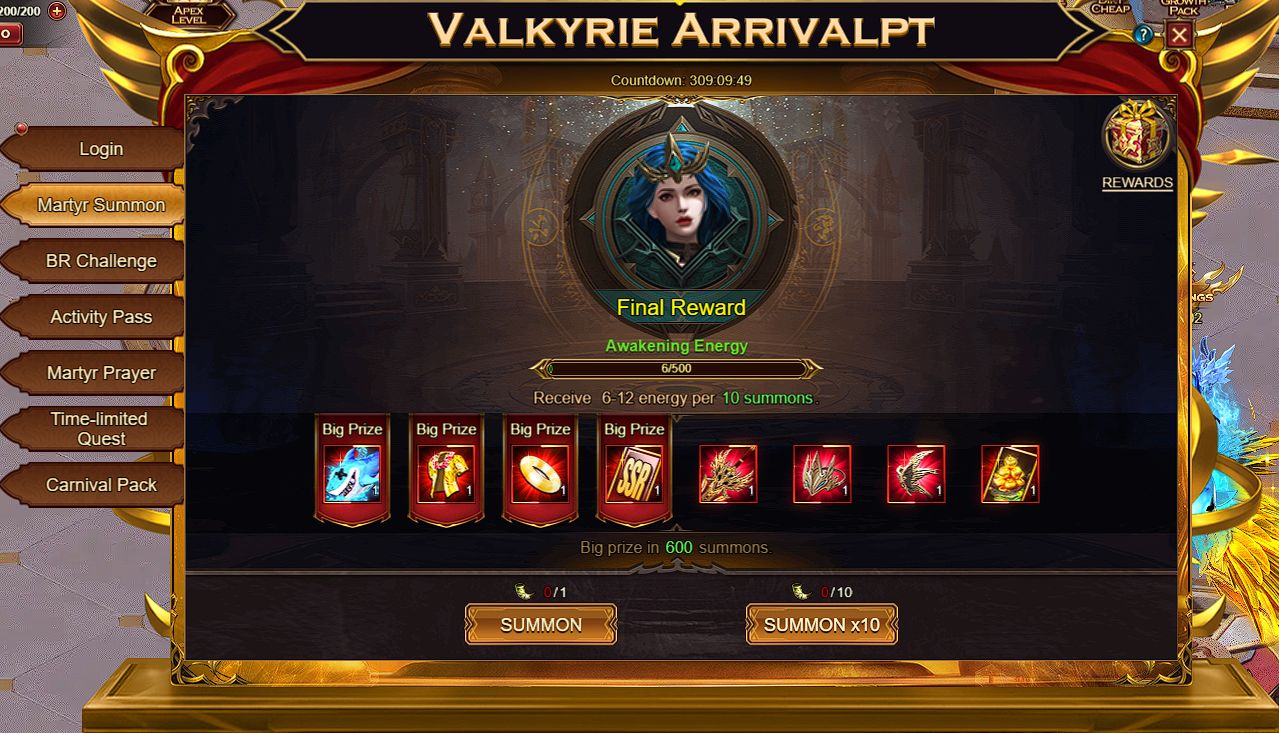The image size is (1279, 733).
Task: Click the single SUMMON button
Action: point(540,625)
